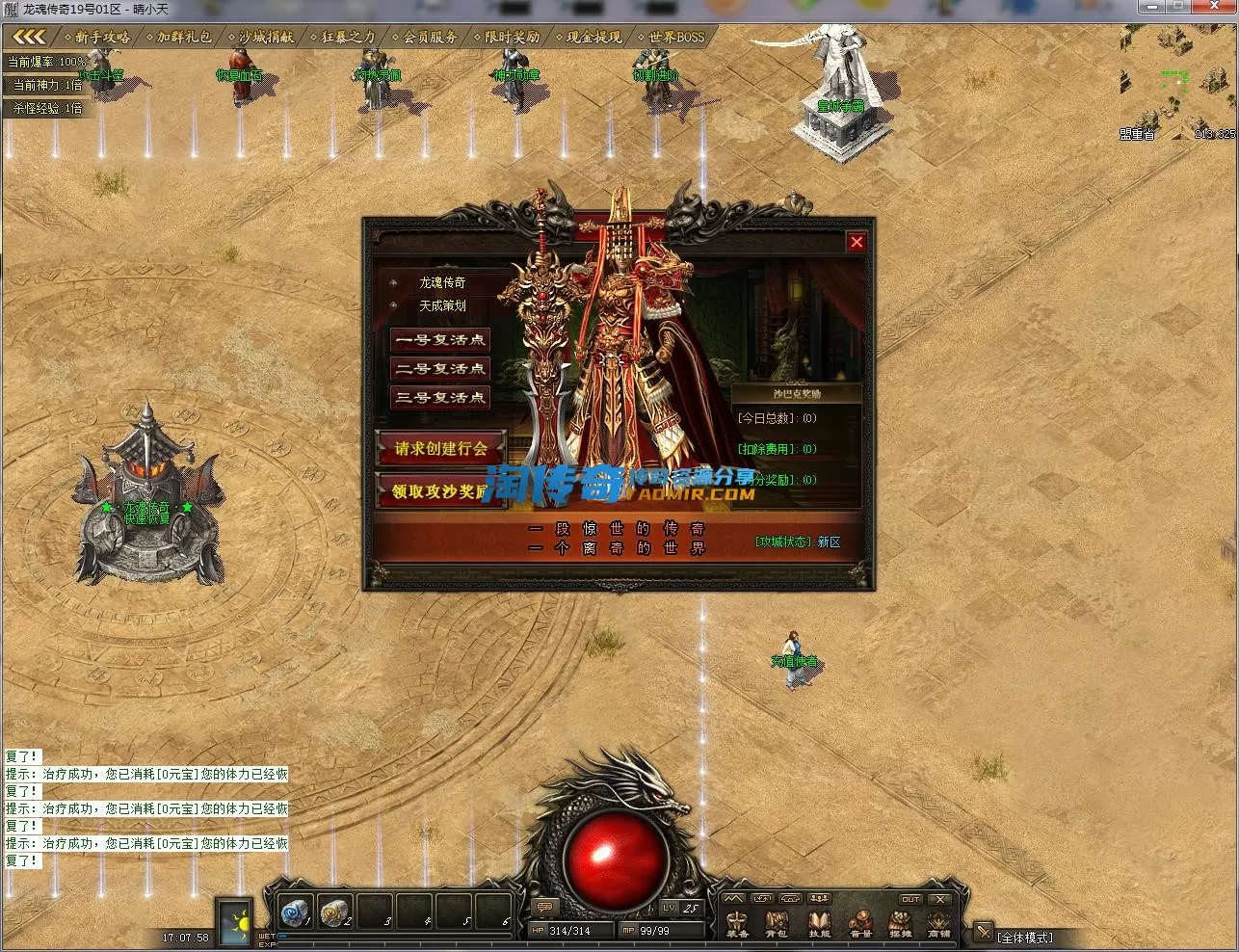Collapse the top menu with the triple-arrow button
The width and height of the screenshot is (1239, 952).
coord(29,38)
